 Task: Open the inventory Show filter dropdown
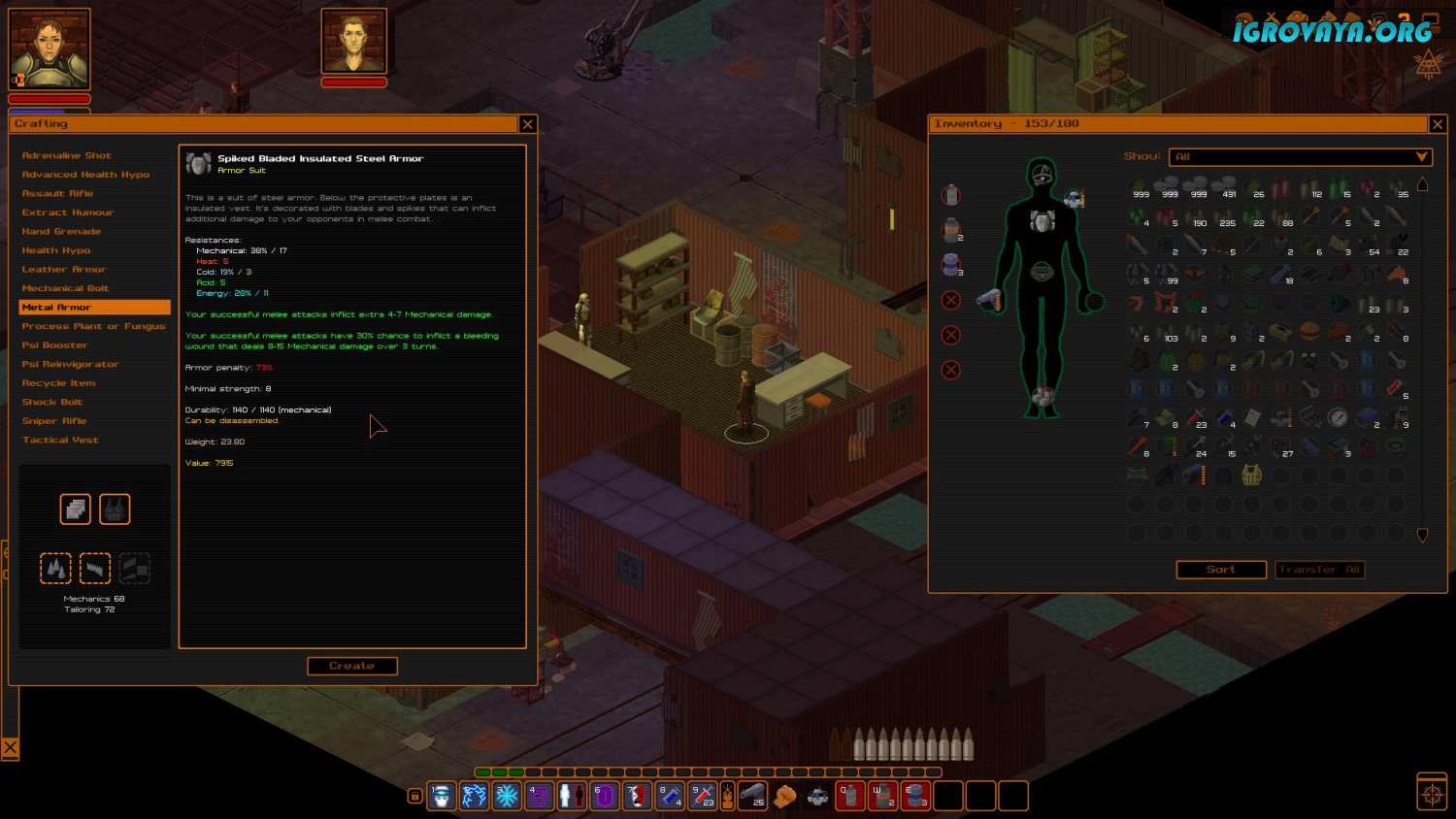pos(1300,156)
